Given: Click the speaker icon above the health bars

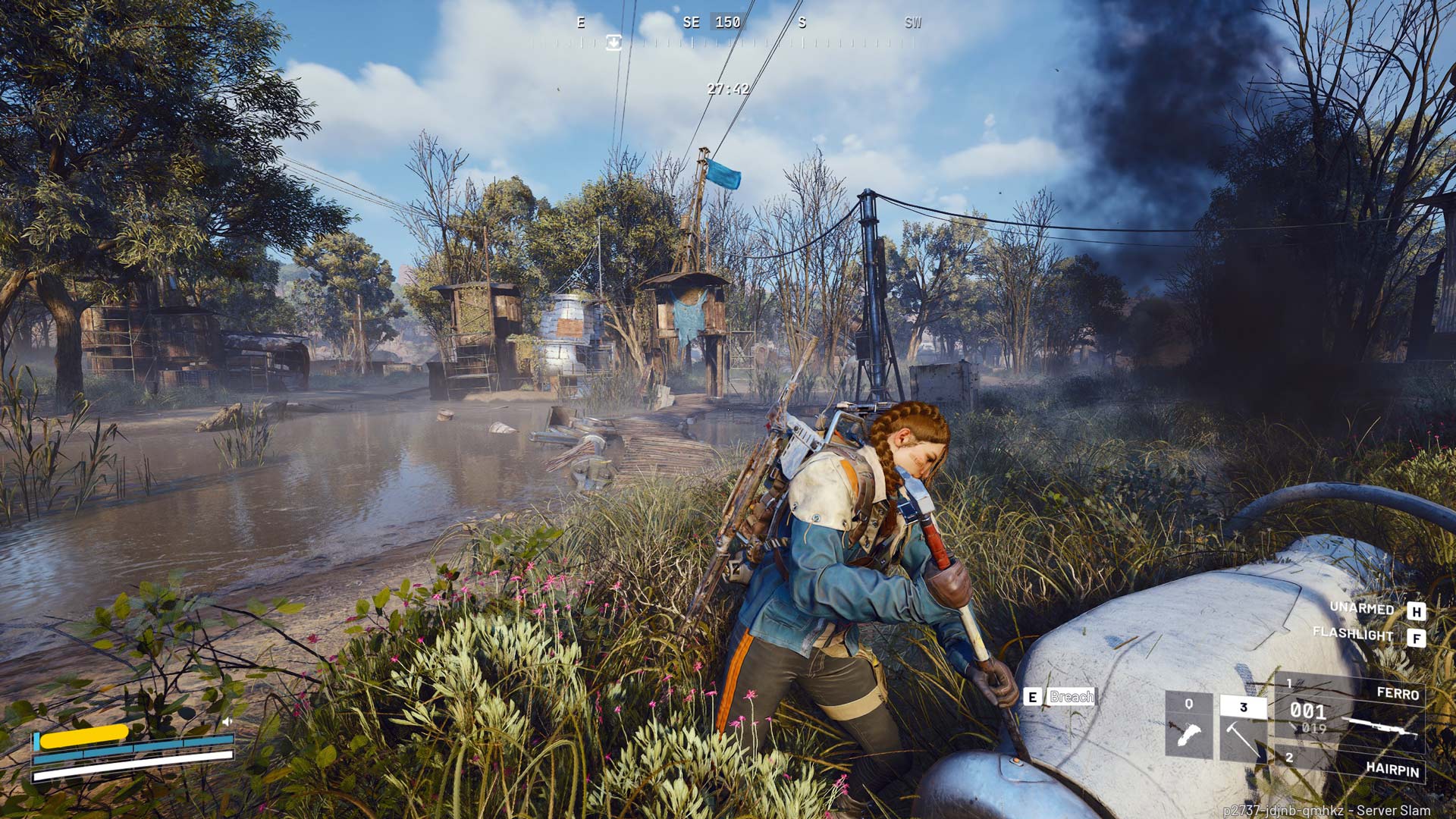Looking at the screenshot, I should coord(227,720).
